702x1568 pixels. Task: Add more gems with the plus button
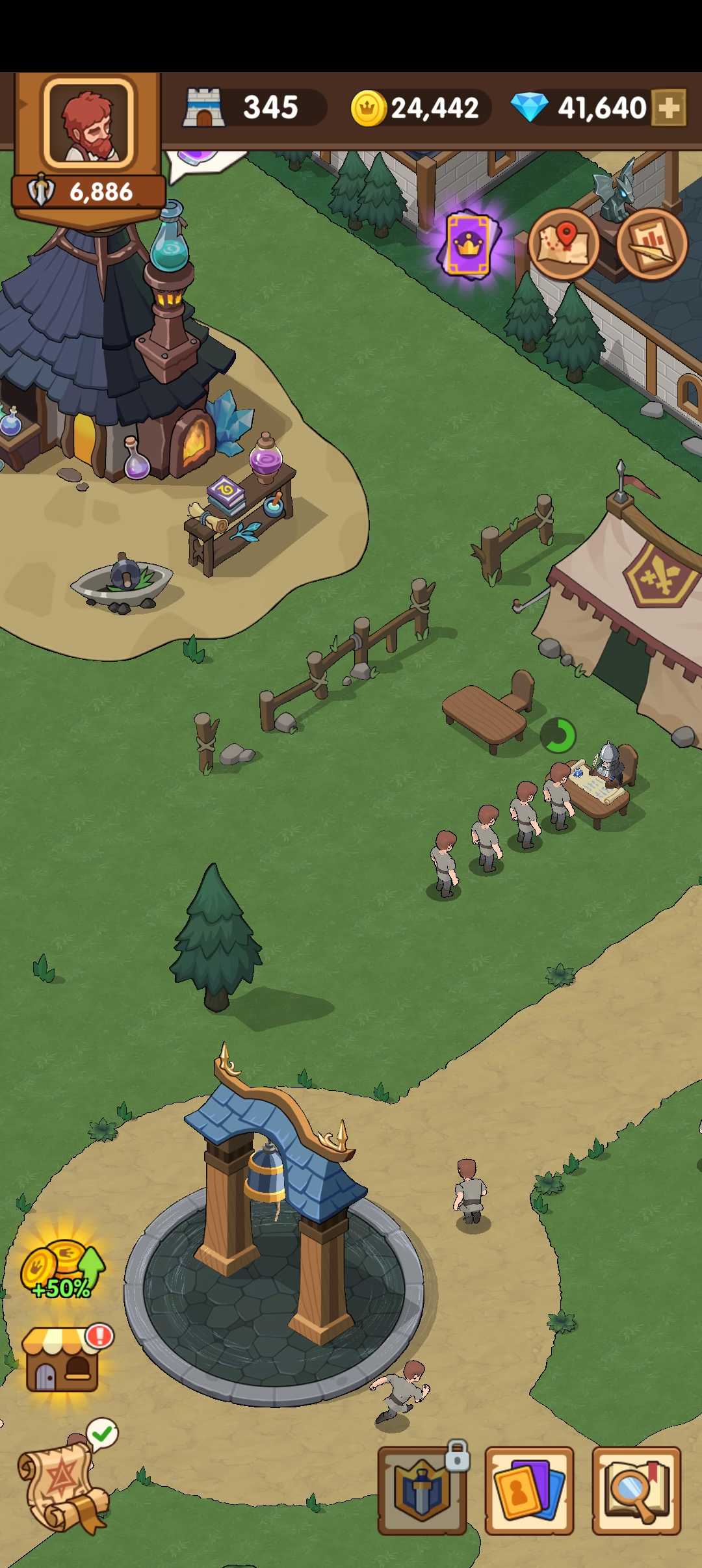(669, 108)
